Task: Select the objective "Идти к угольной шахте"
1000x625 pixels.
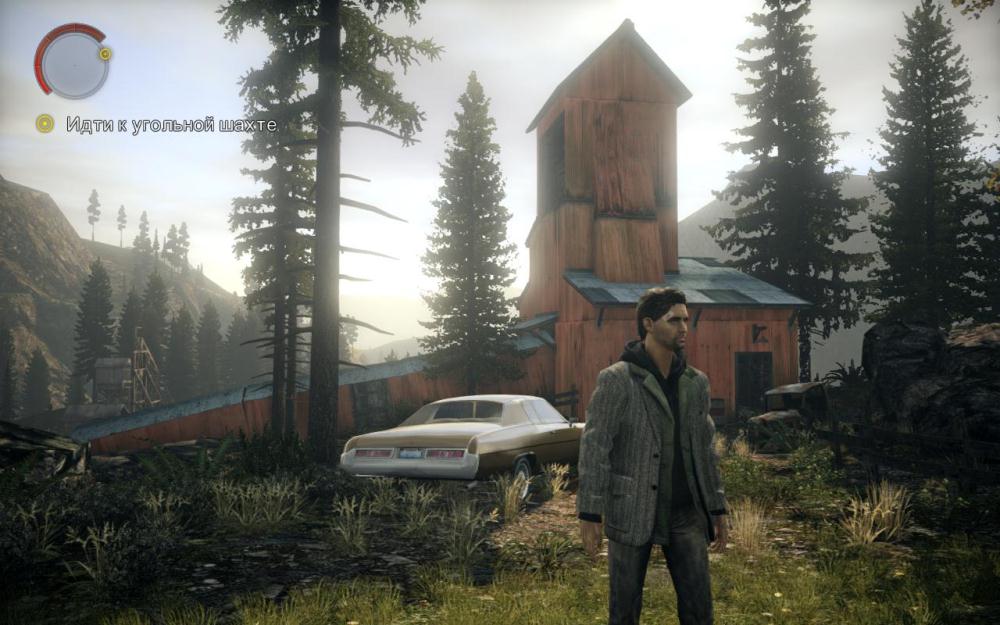Action: pyautogui.click(x=171, y=125)
